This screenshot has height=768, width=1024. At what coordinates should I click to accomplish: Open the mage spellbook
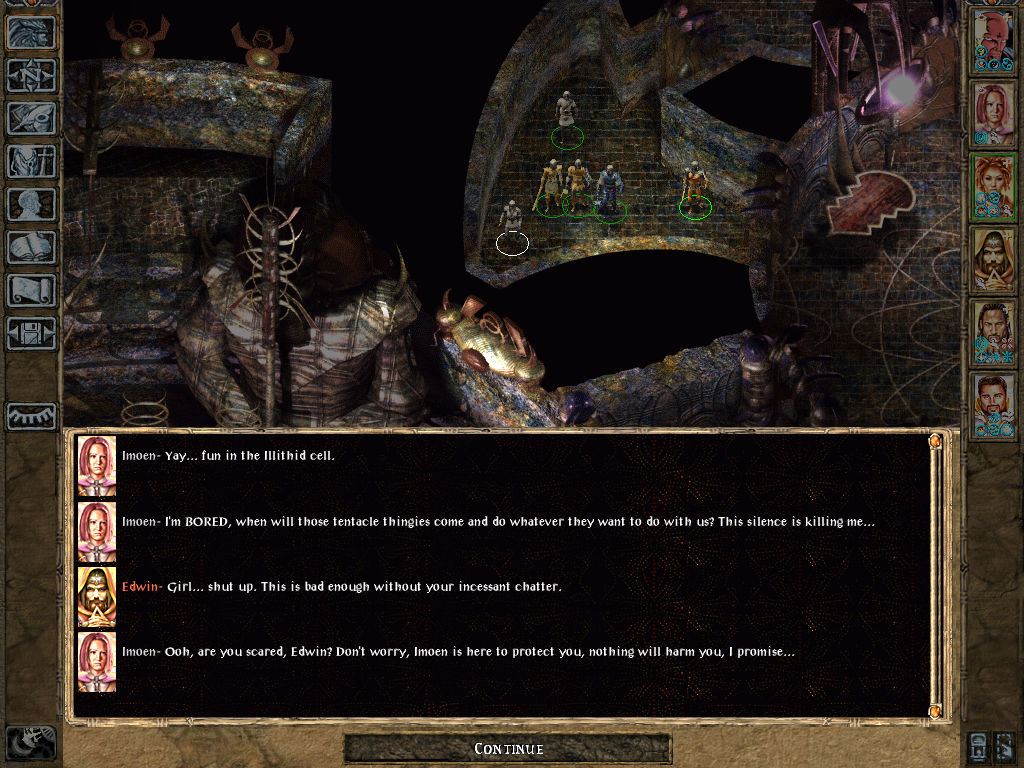coord(31,247)
